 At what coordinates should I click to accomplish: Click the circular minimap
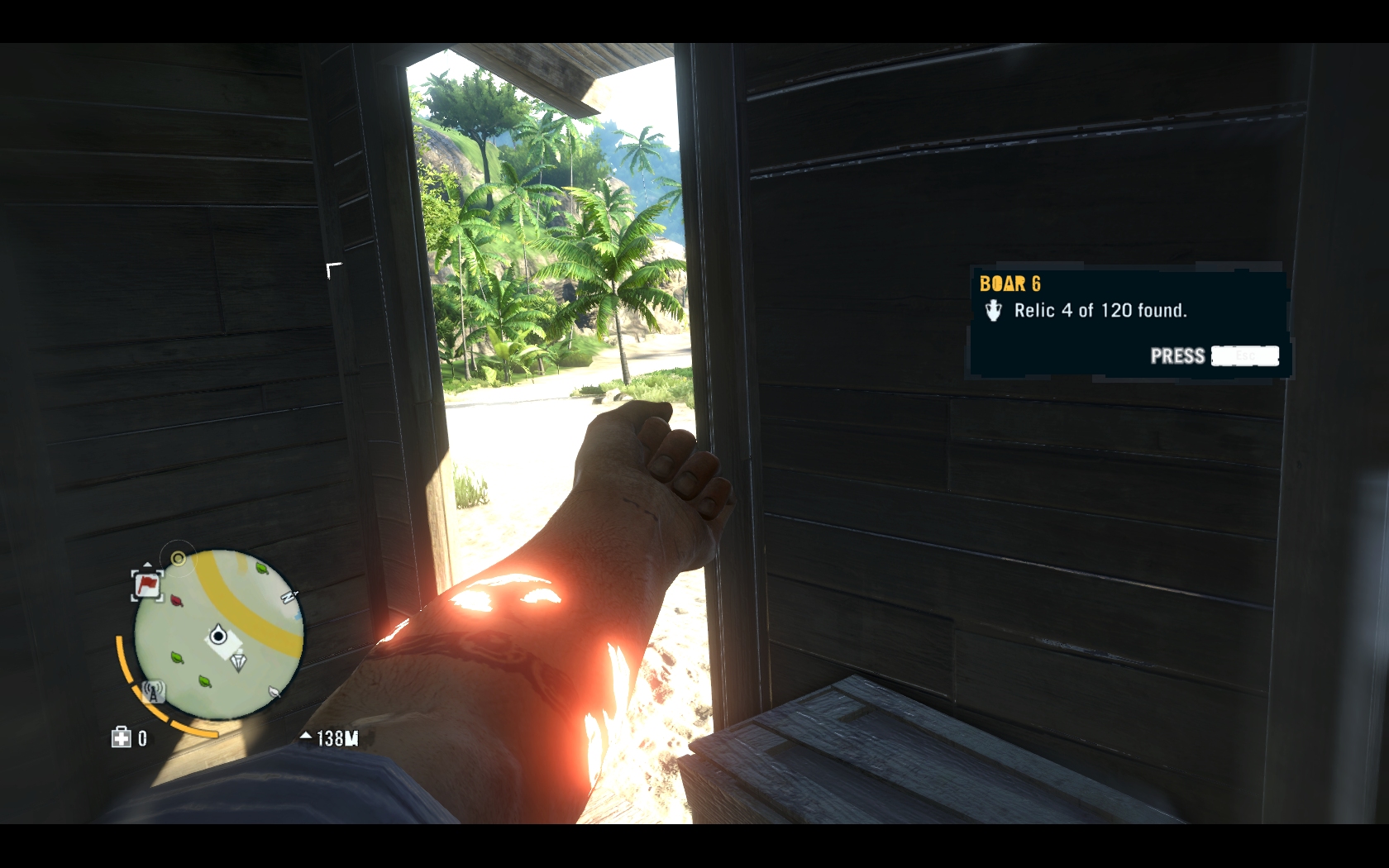point(219,635)
